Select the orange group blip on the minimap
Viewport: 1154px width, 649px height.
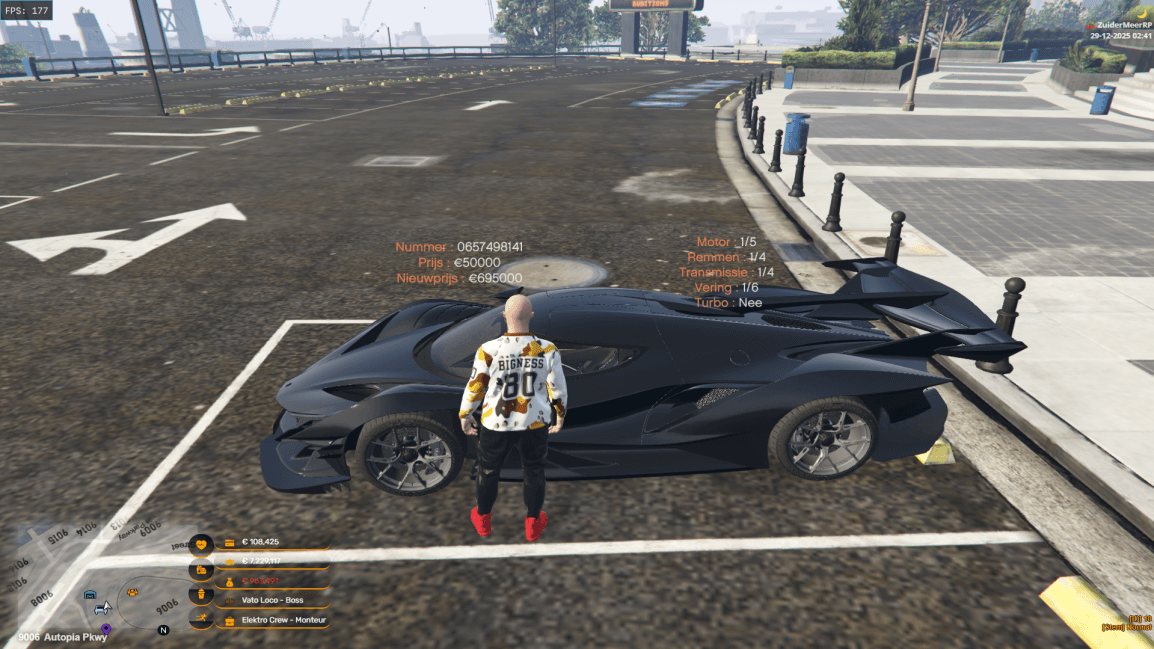(133, 593)
